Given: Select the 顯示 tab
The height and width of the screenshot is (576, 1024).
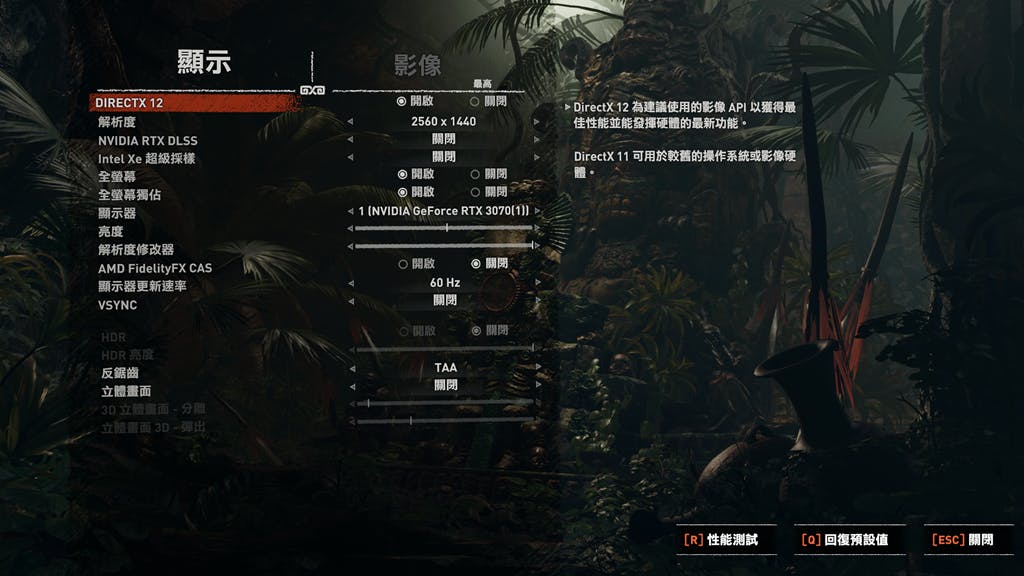Looking at the screenshot, I should [x=204, y=62].
